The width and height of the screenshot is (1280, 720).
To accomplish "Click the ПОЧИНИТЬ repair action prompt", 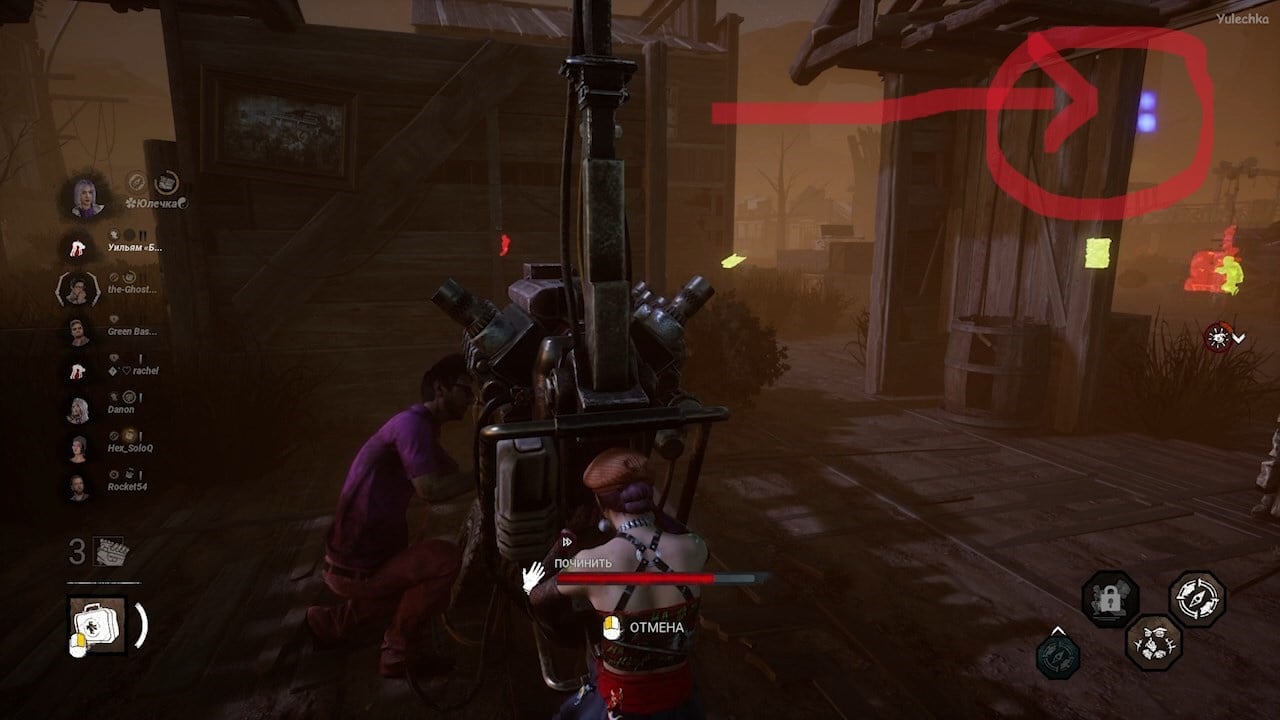I will click(585, 564).
